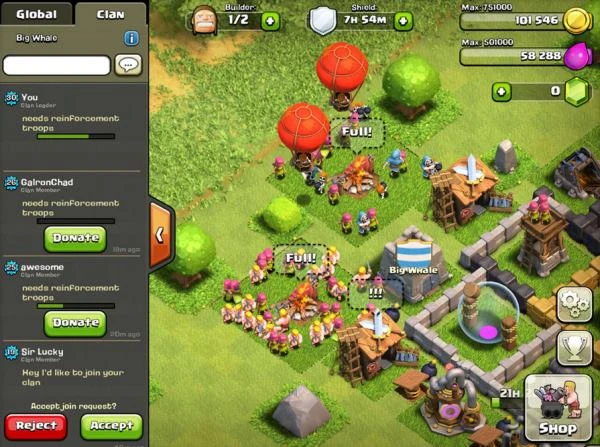Switch to the Global chat tab

click(x=39, y=14)
